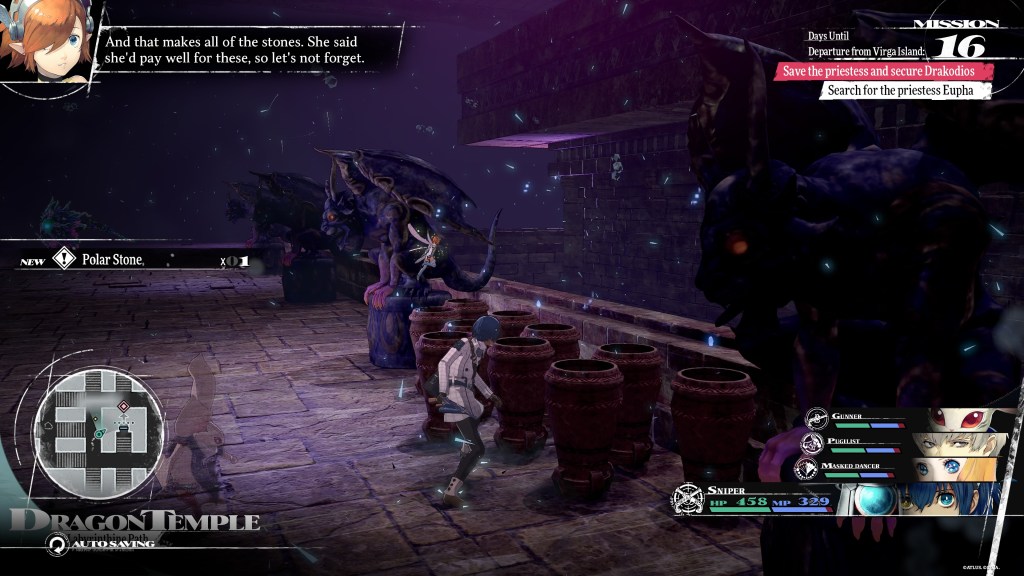Image resolution: width=1024 pixels, height=576 pixels.
Task: View the 'Search for the priestess Eupha' objective
Action: (905, 91)
